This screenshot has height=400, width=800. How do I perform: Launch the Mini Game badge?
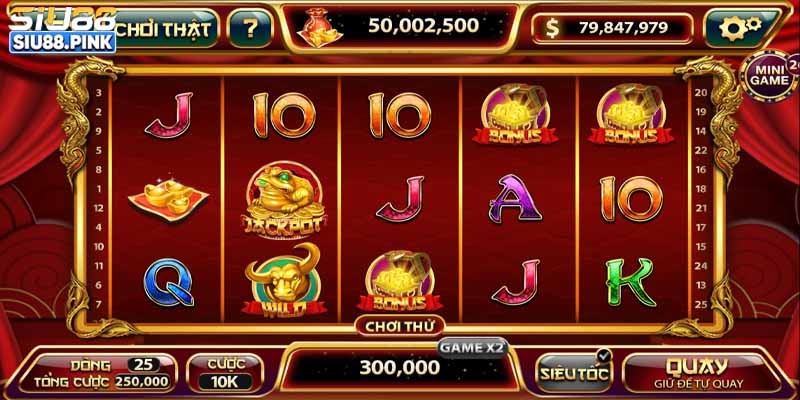click(771, 73)
